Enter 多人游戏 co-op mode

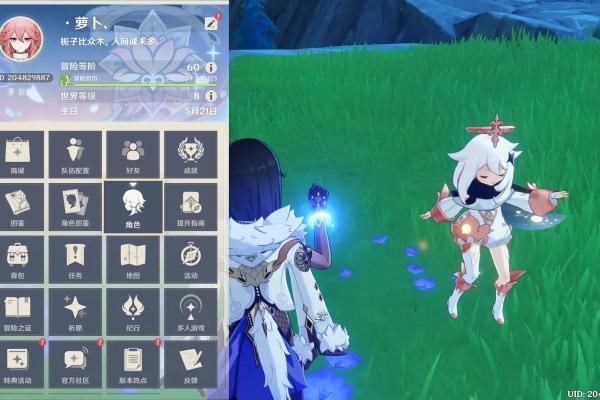190,310
